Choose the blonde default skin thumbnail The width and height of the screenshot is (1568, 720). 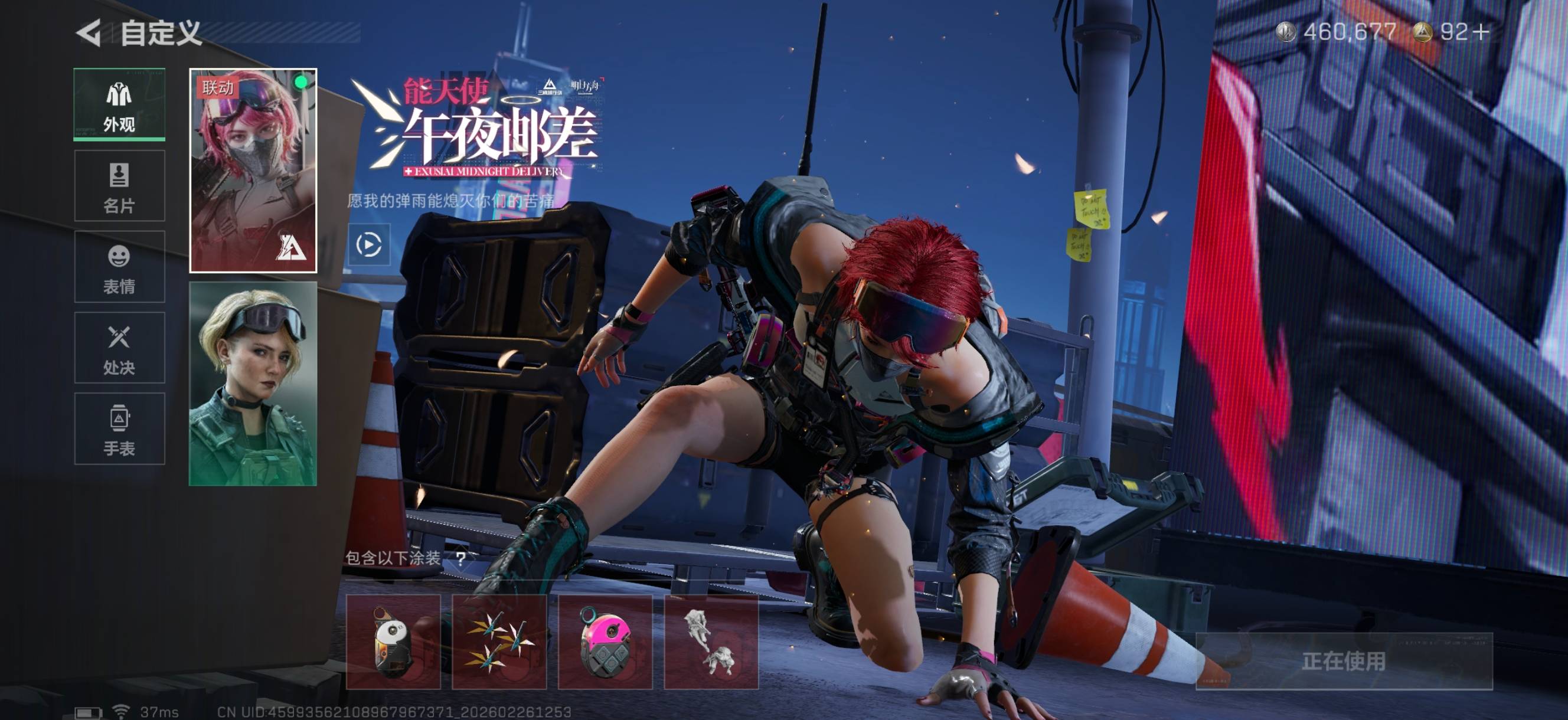click(x=253, y=384)
